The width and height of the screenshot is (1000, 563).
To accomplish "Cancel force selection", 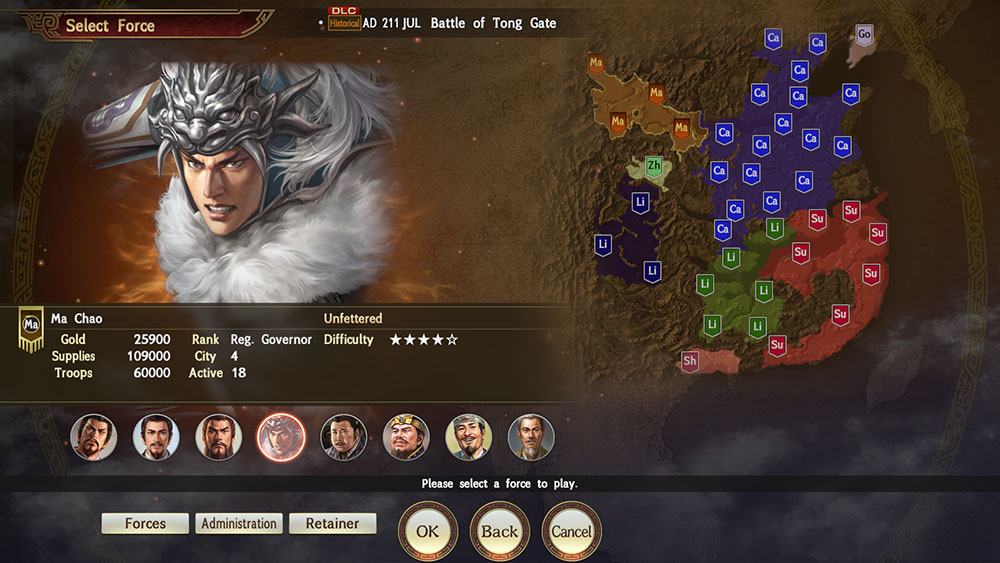I will 571,532.
